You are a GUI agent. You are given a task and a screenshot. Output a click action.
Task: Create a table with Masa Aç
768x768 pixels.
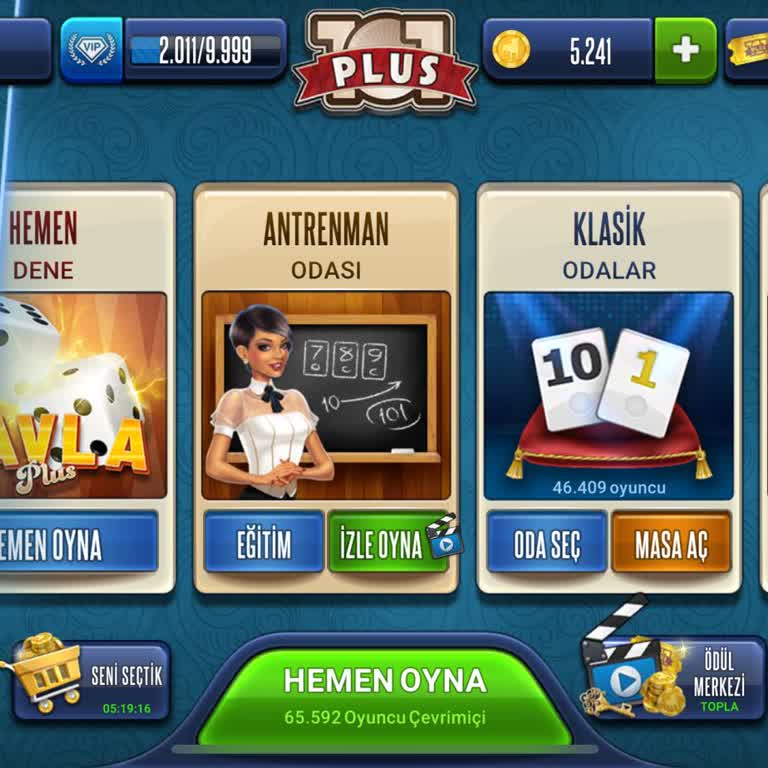(671, 543)
